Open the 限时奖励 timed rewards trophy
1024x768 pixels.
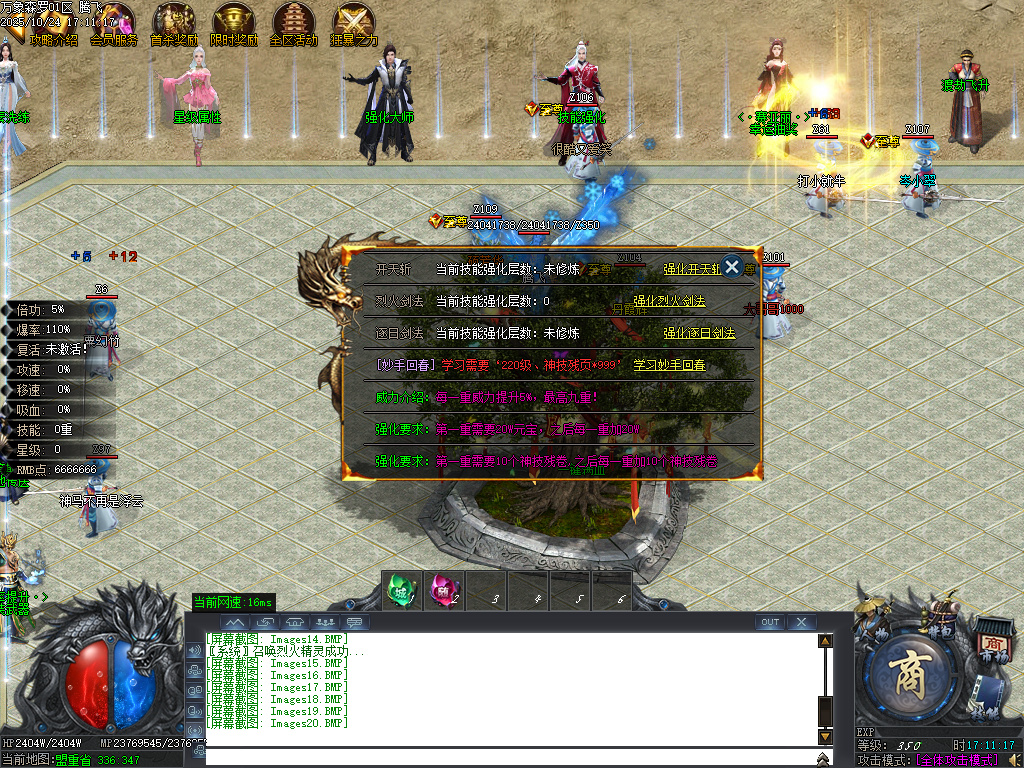pyautogui.click(x=234, y=24)
